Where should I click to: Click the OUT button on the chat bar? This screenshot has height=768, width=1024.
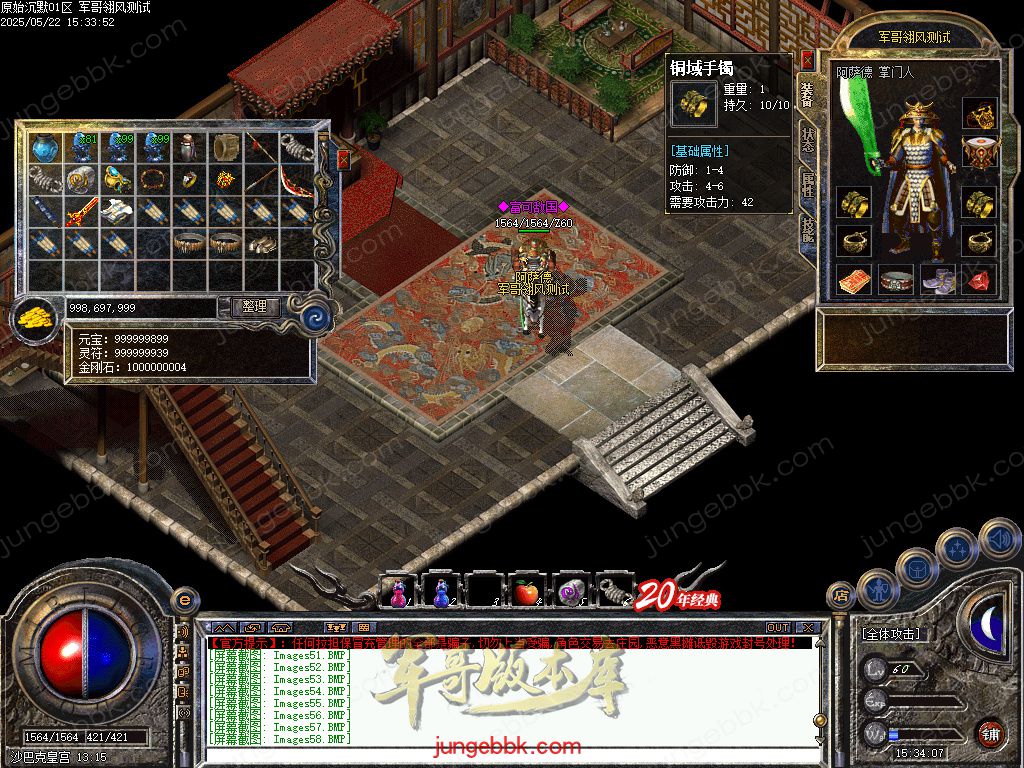777,627
